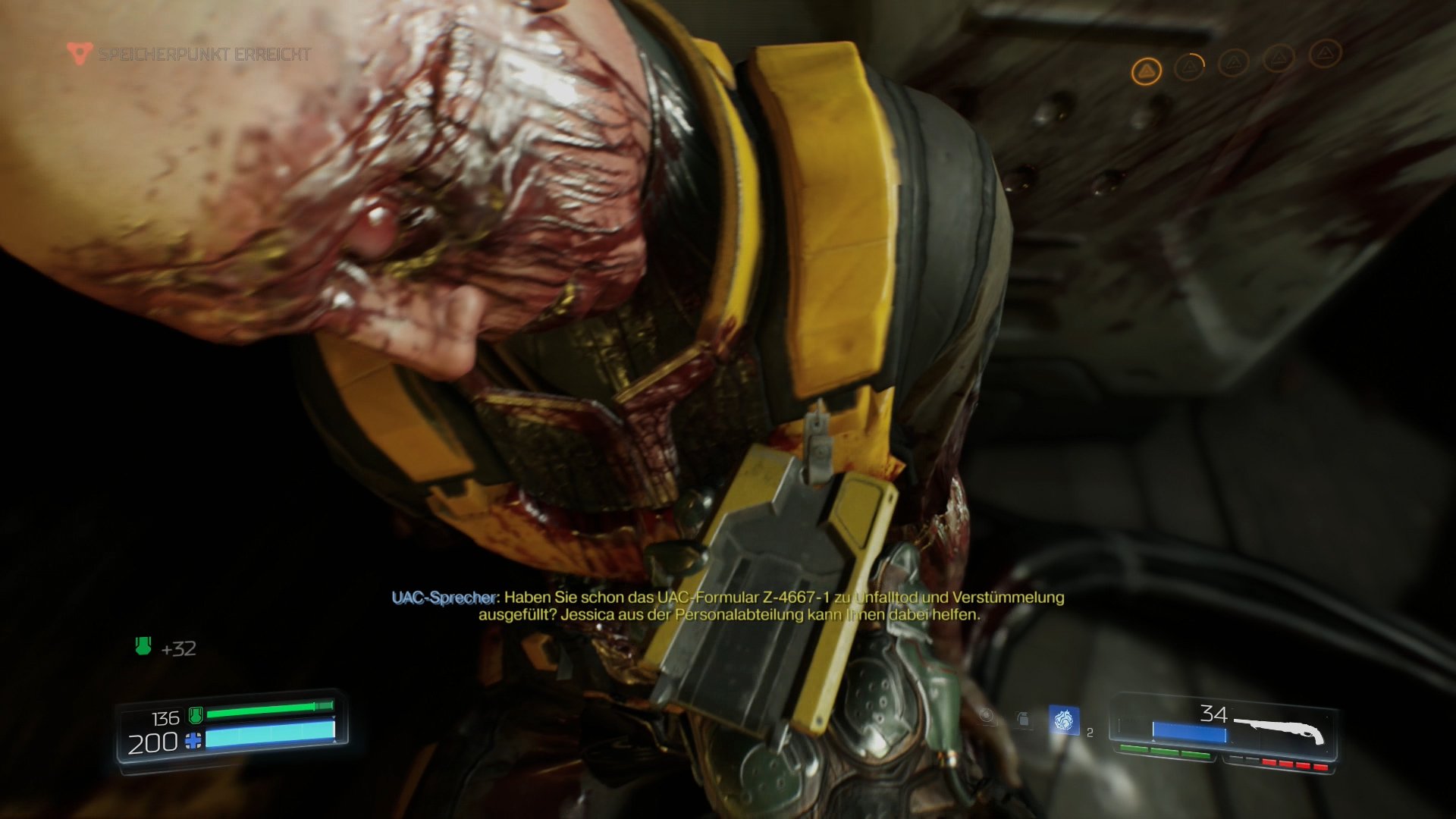Click the green armor shield icon beside 136

pos(196,716)
